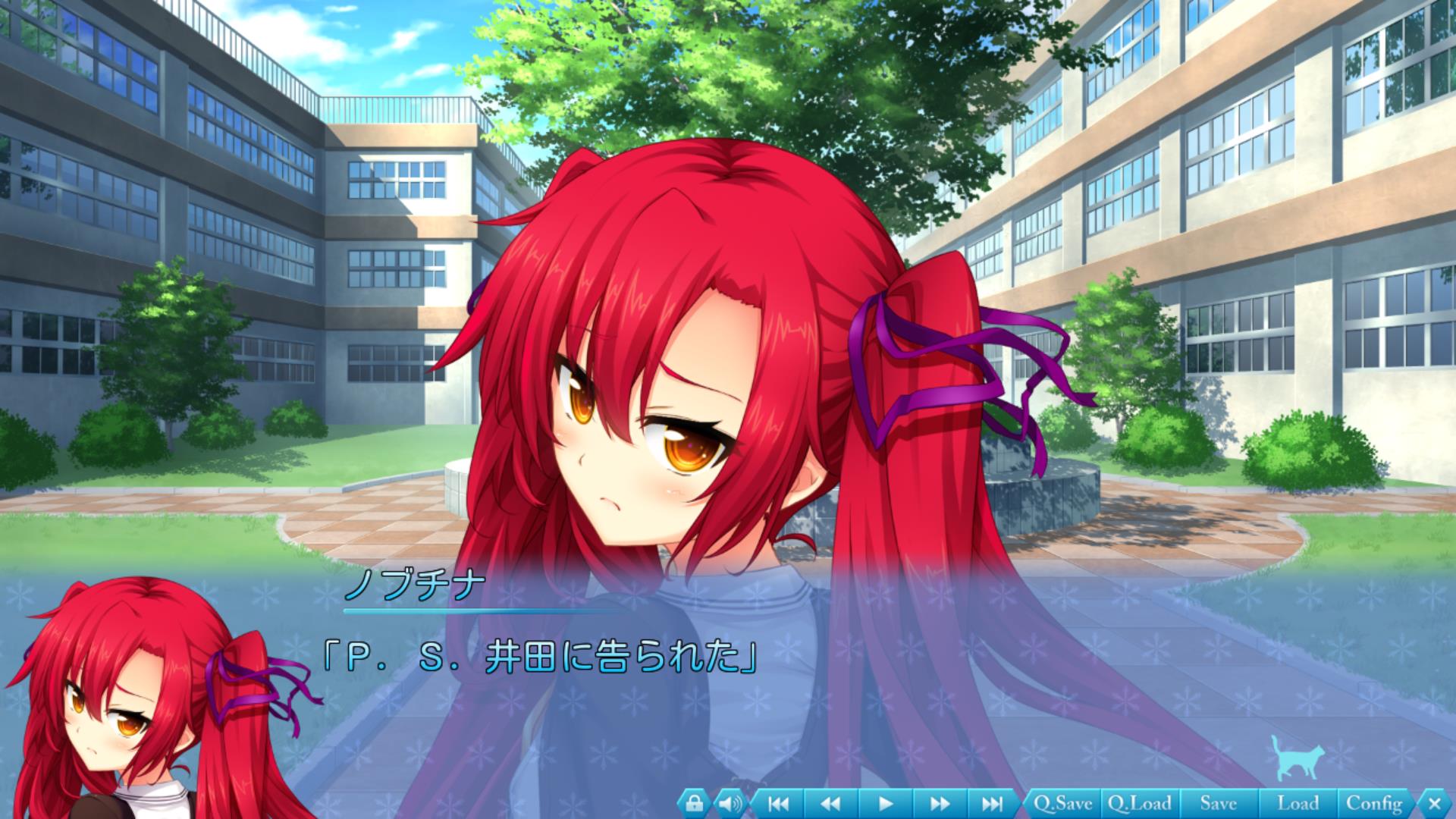Open the Config settings
The height and width of the screenshot is (819, 1456).
click(x=1374, y=803)
